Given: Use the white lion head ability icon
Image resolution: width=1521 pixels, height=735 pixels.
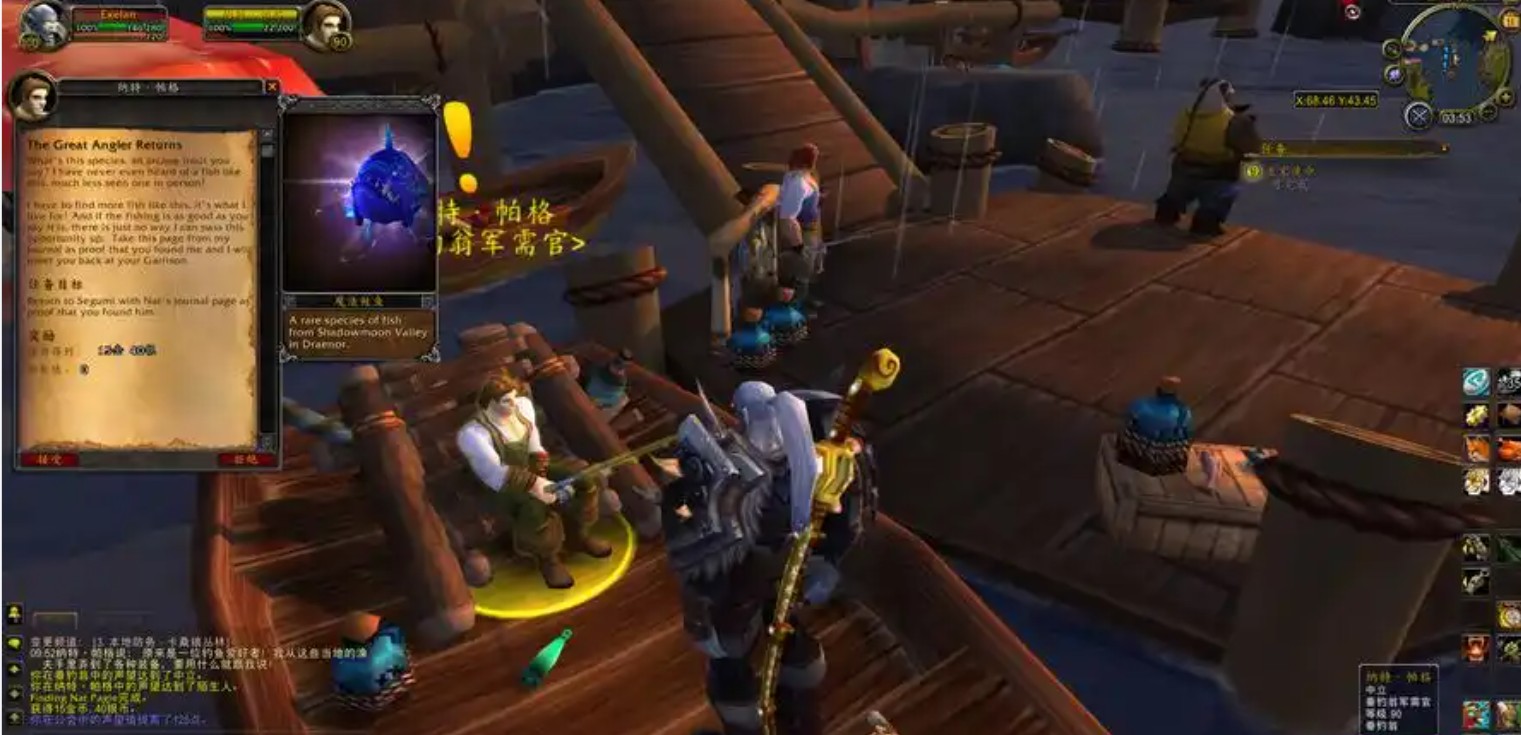Looking at the screenshot, I should 1509,481.
